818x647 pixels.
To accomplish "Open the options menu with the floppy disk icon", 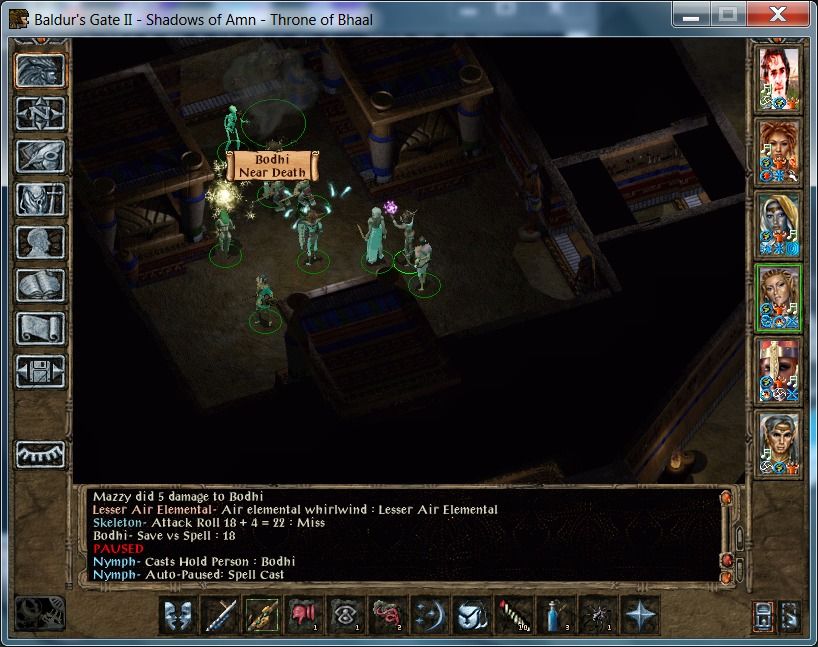I will coord(41,371).
